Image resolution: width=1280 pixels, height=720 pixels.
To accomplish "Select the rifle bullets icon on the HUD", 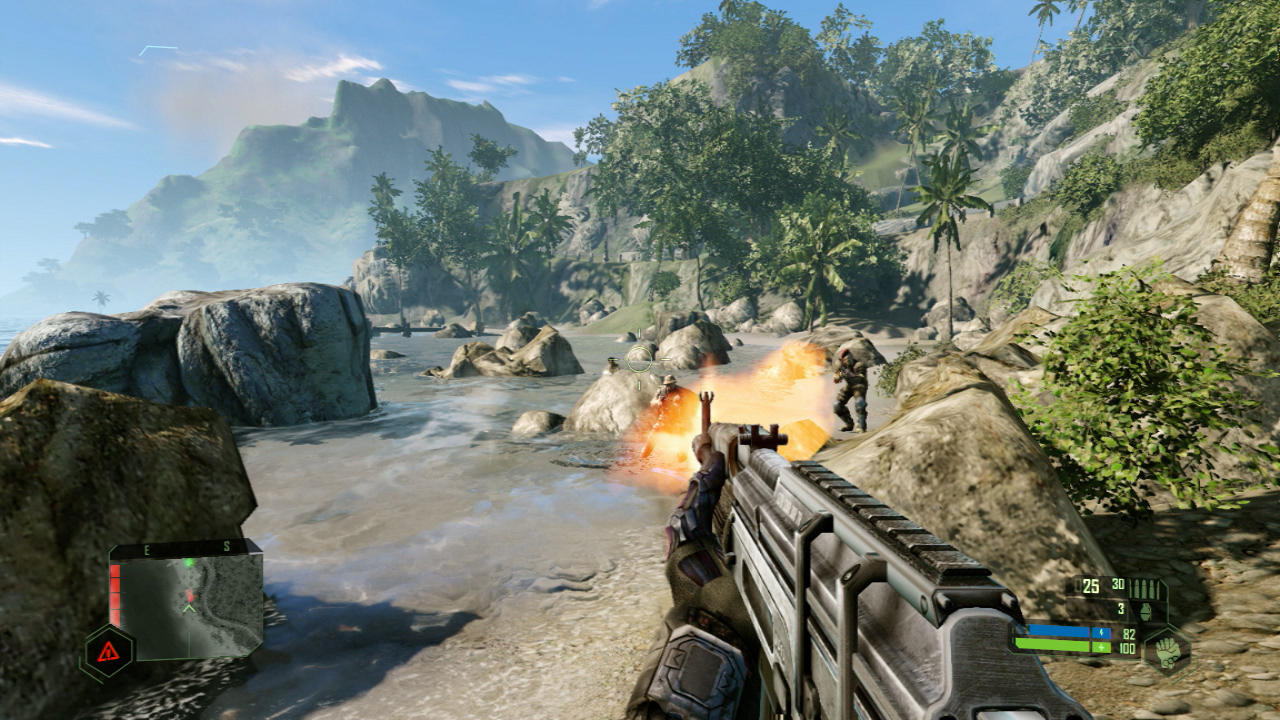I will tap(1144, 588).
